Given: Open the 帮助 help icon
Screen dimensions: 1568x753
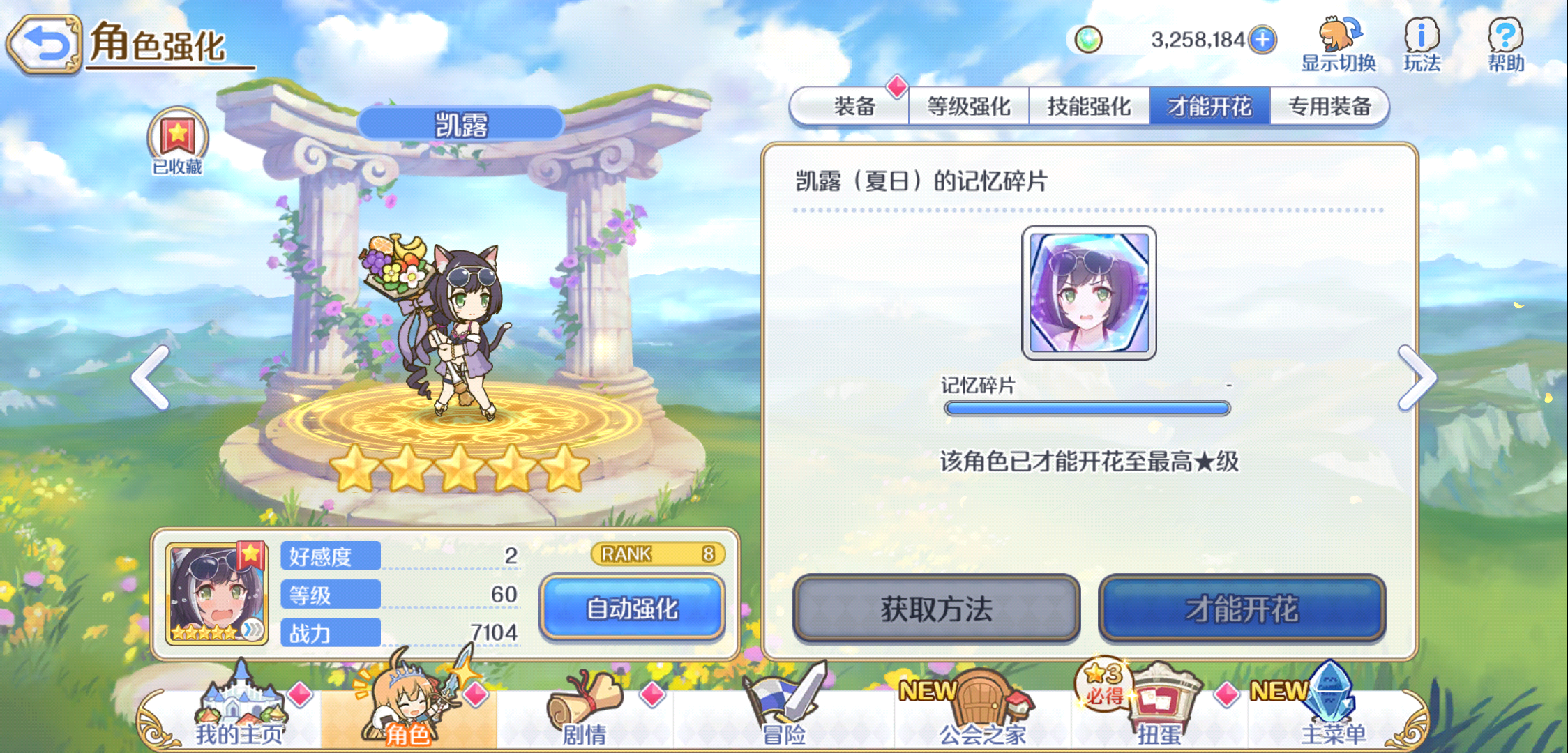Looking at the screenshot, I should click(x=1505, y=42).
